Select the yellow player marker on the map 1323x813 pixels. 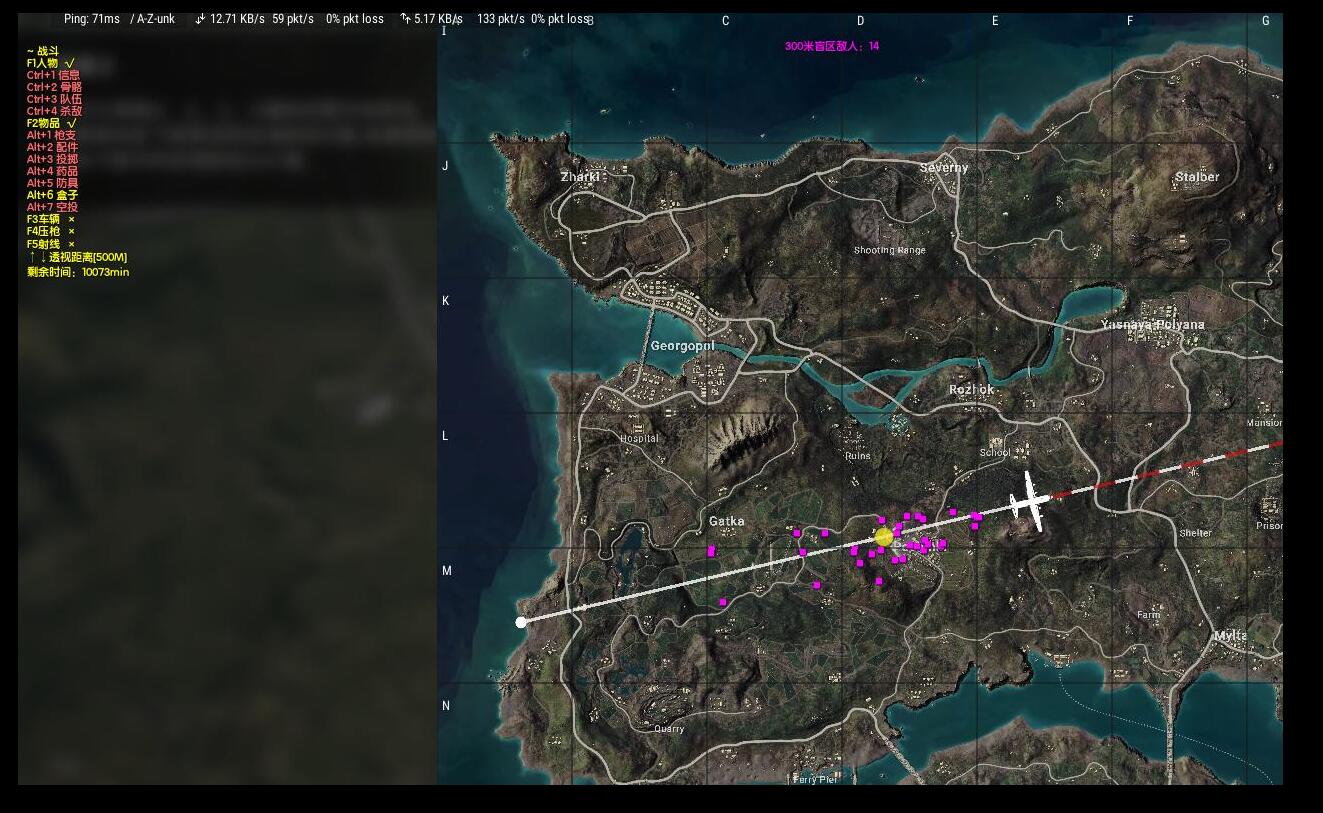[883, 537]
